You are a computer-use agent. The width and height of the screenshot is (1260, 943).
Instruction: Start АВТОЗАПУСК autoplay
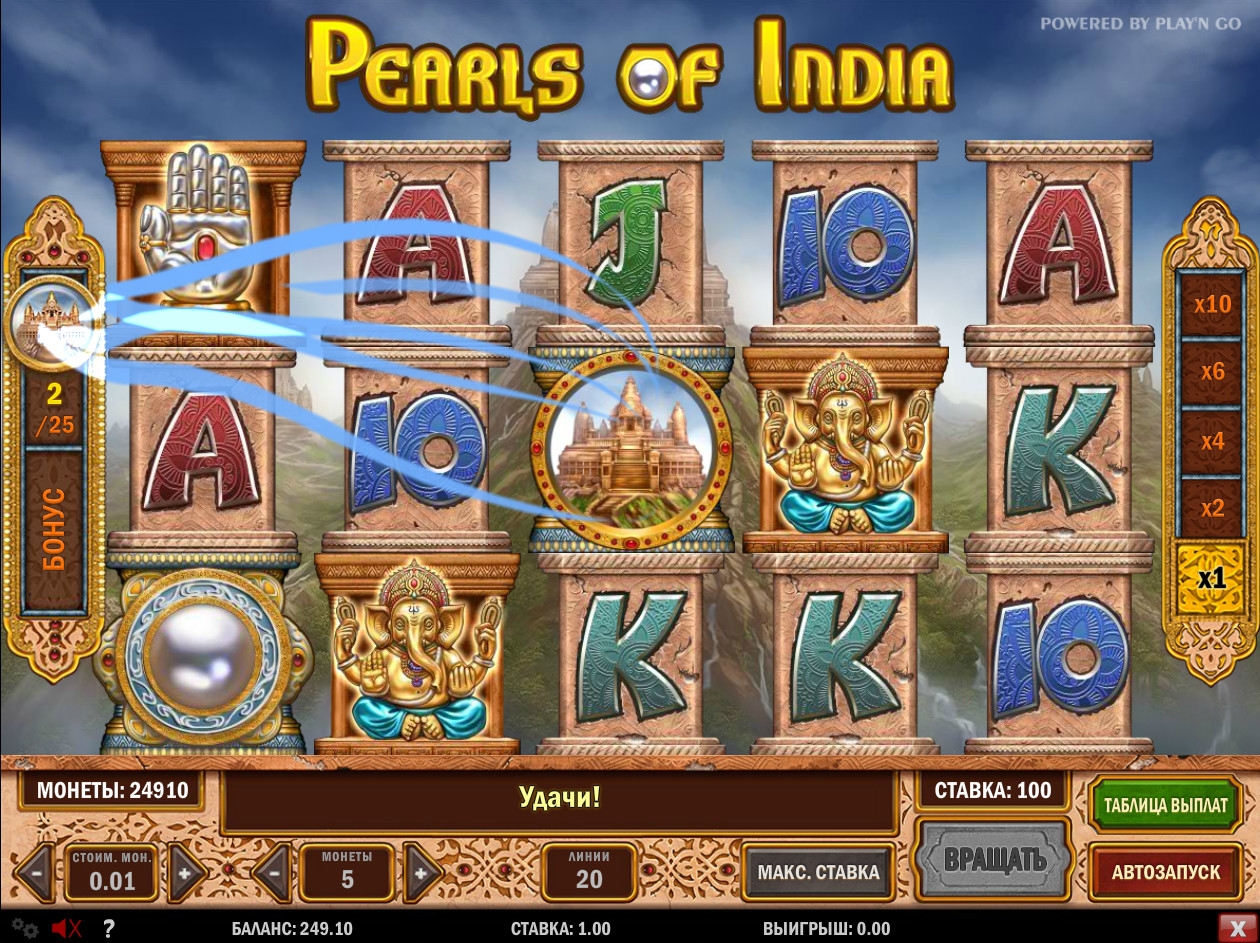click(x=1165, y=872)
